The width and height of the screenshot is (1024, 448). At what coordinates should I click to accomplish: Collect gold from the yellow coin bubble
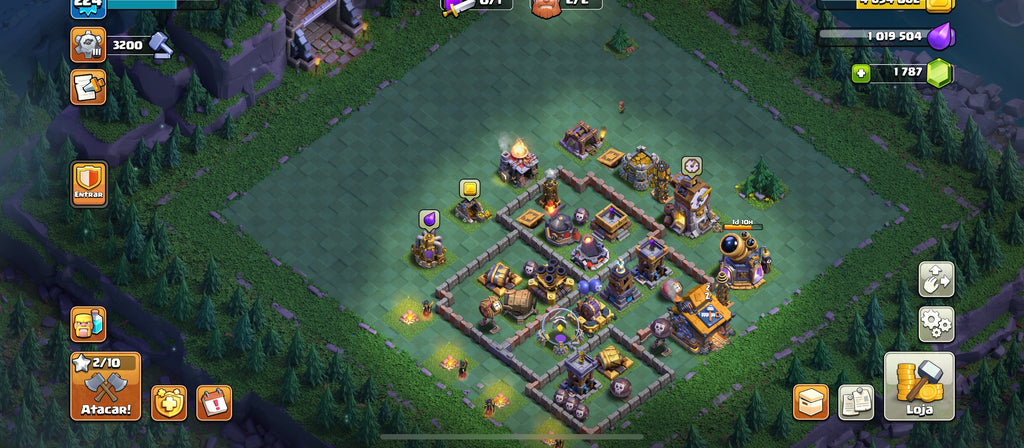coord(470,188)
